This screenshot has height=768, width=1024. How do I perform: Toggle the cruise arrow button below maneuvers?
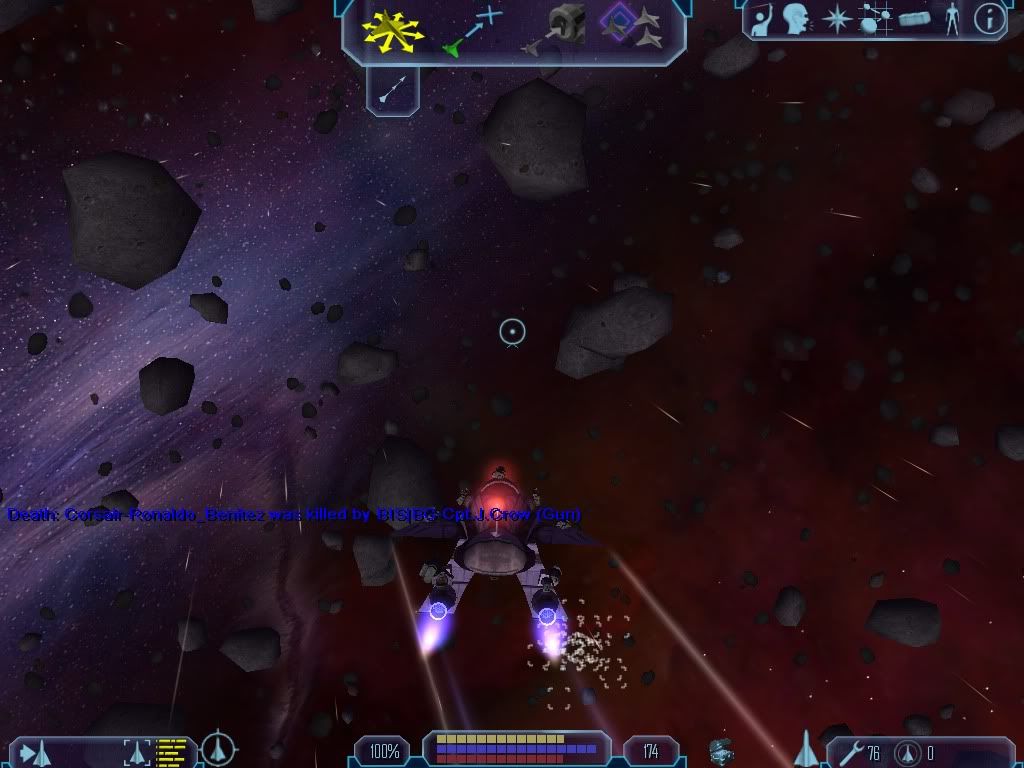coord(392,91)
